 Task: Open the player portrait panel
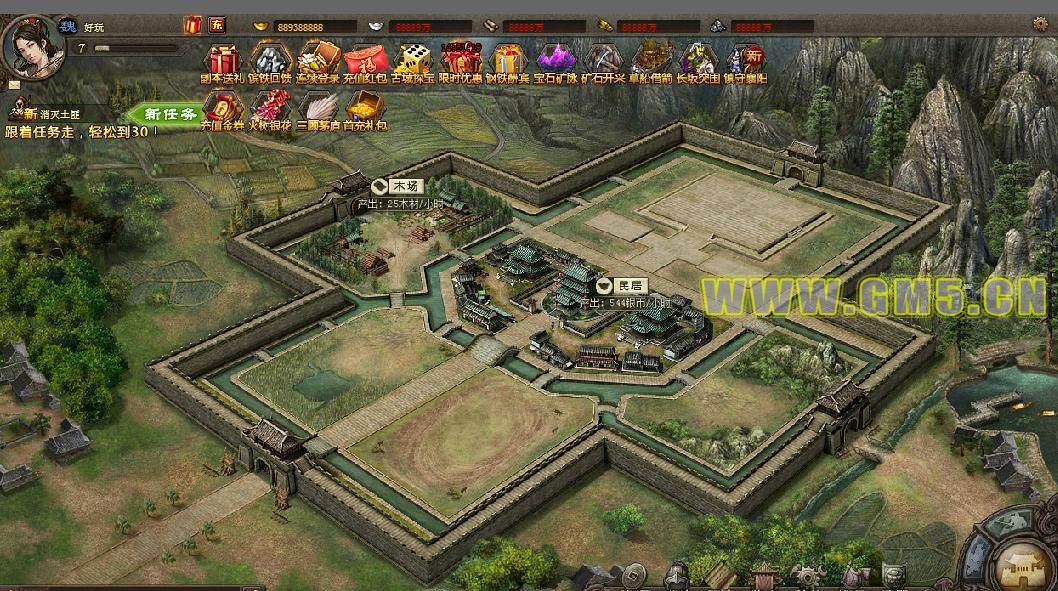29,46
